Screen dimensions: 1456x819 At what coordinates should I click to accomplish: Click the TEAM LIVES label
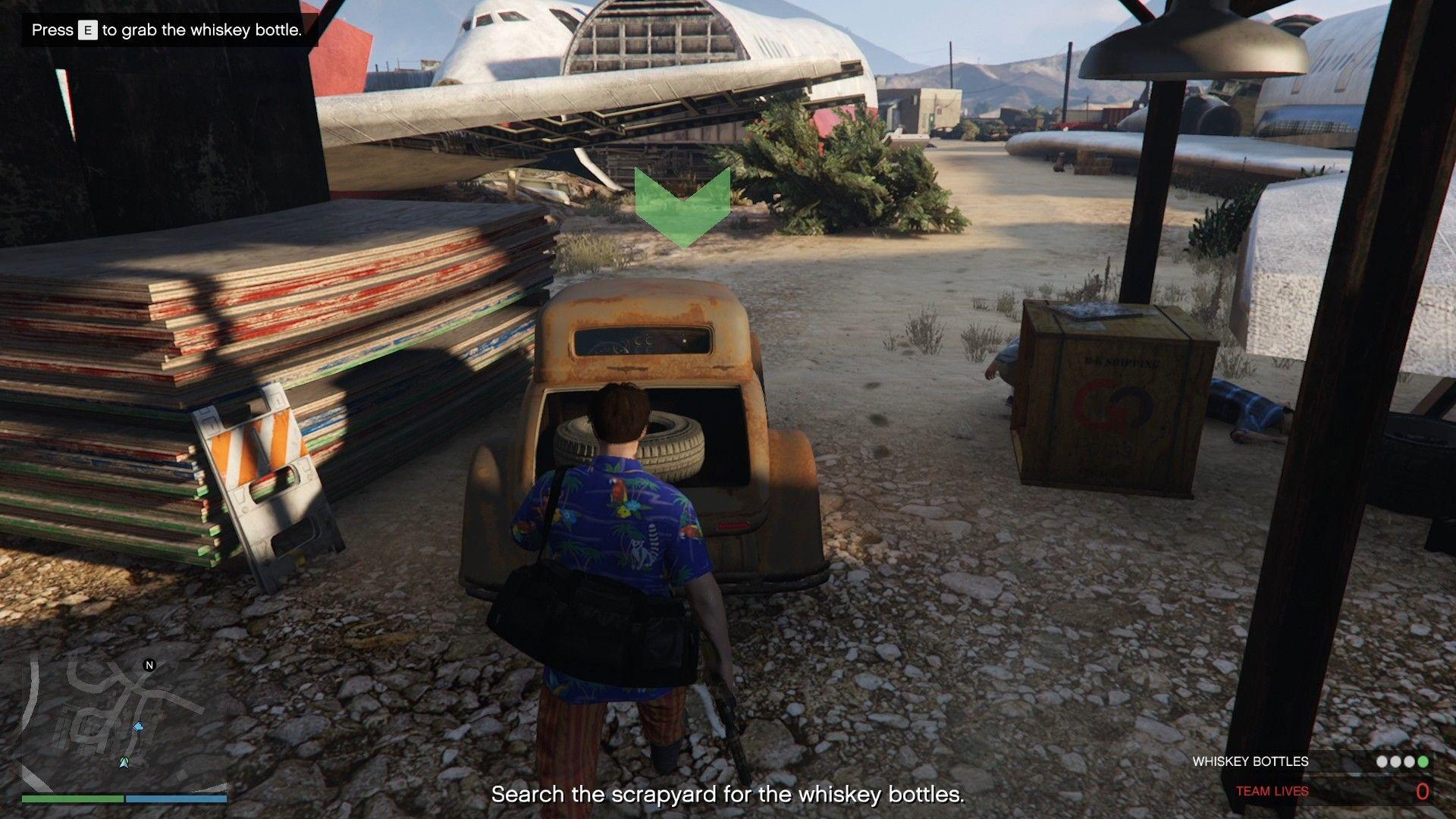[1272, 791]
